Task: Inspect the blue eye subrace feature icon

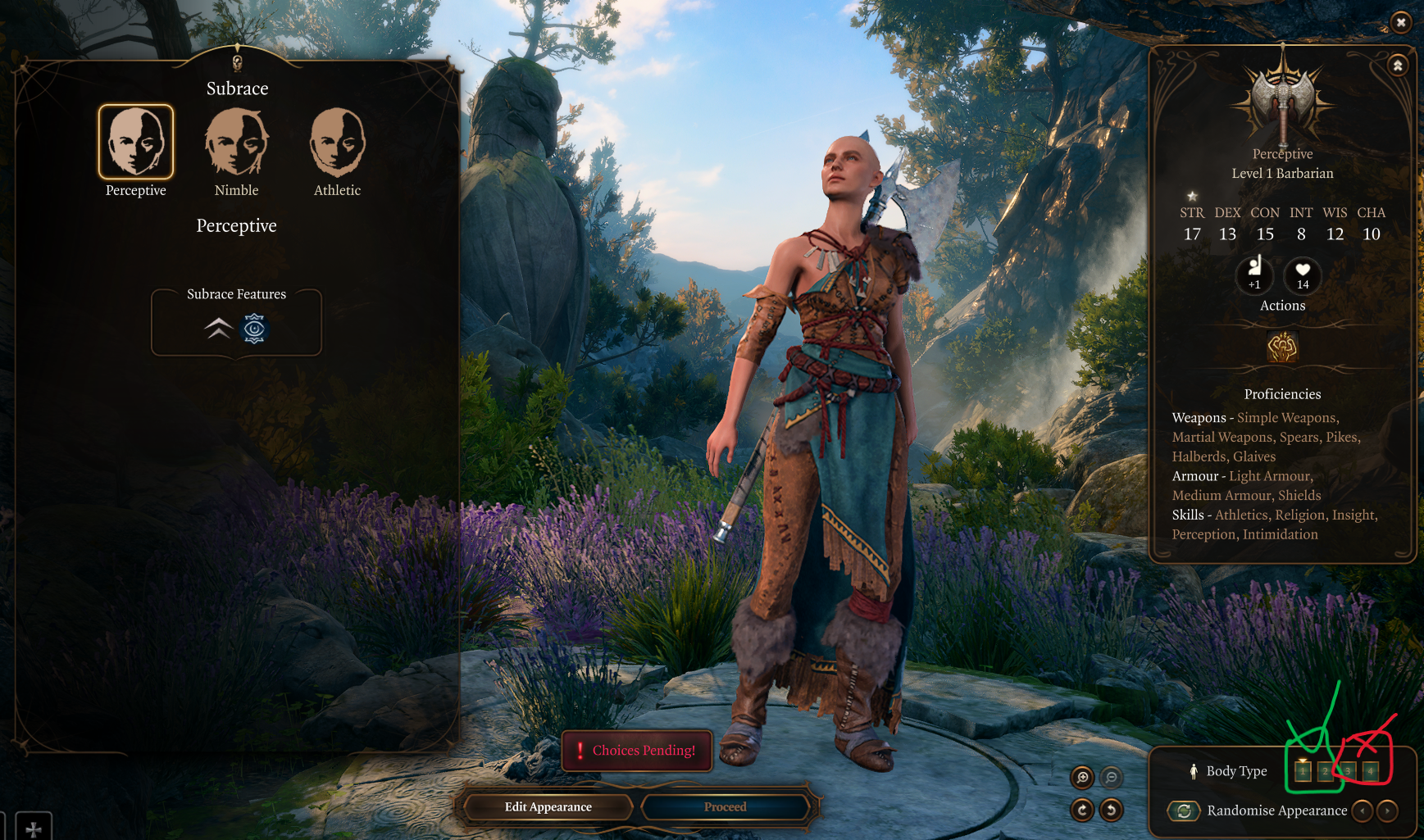Action: (254, 329)
